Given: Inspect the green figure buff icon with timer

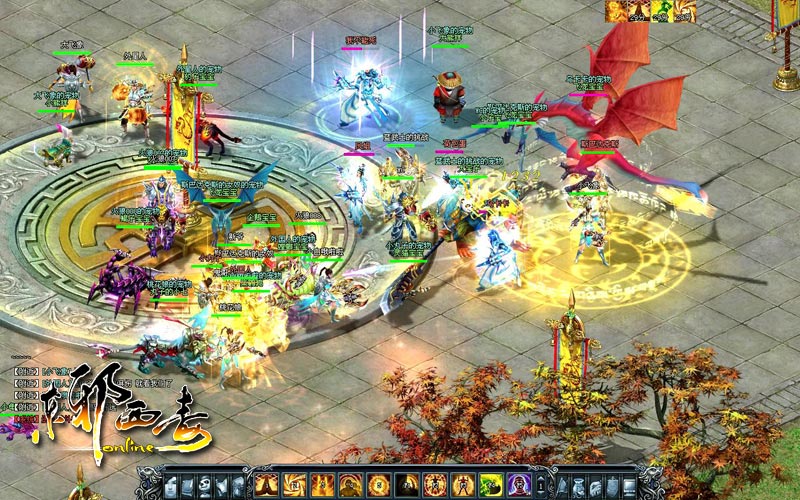Looking at the screenshot, I should tap(661, 11).
